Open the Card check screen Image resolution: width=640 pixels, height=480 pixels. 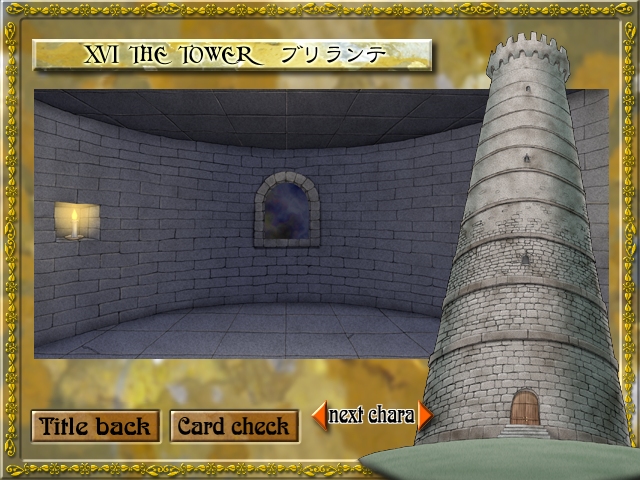(234, 426)
